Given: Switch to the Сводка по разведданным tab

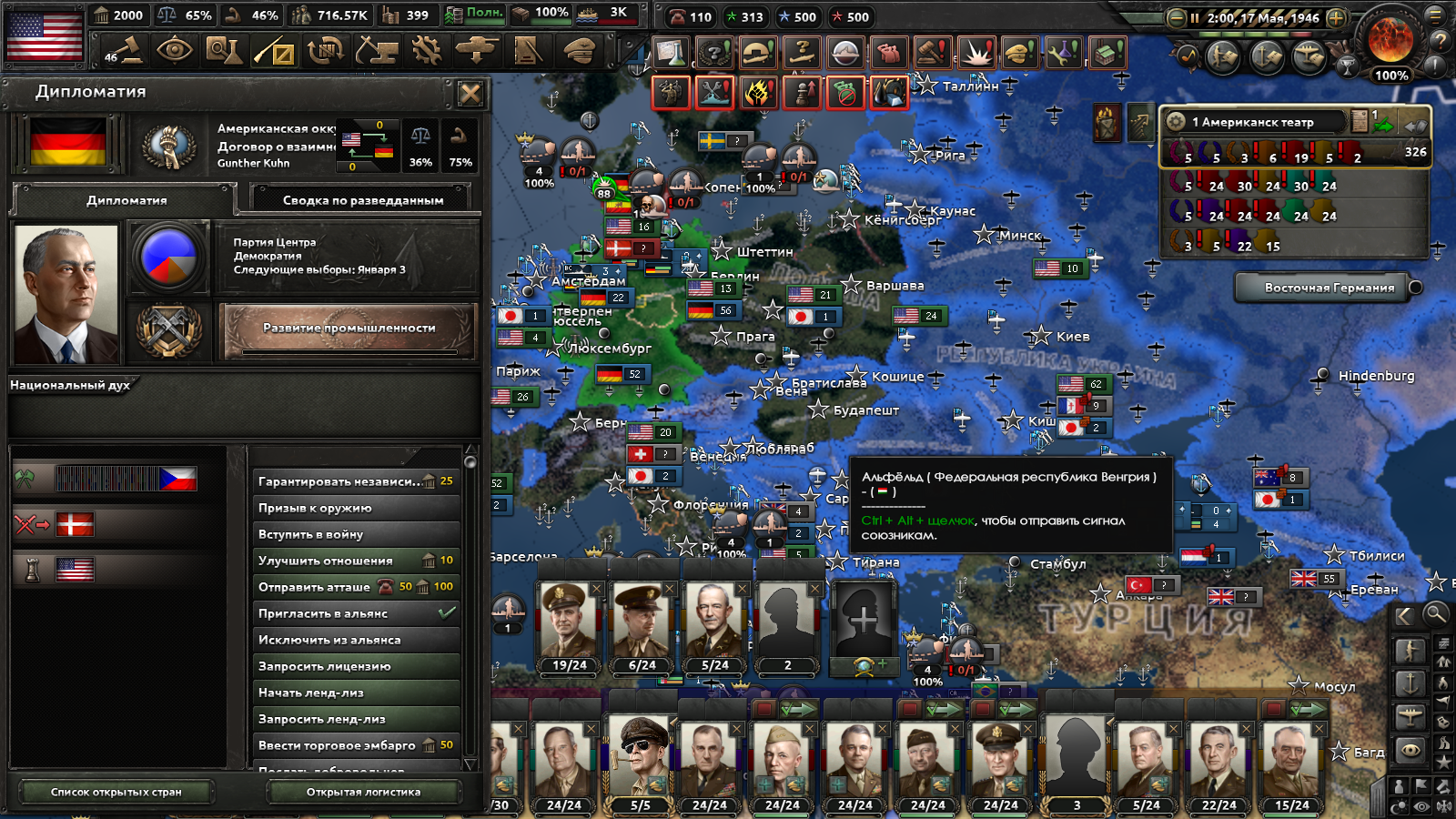Looking at the screenshot, I should click(362, 200).
